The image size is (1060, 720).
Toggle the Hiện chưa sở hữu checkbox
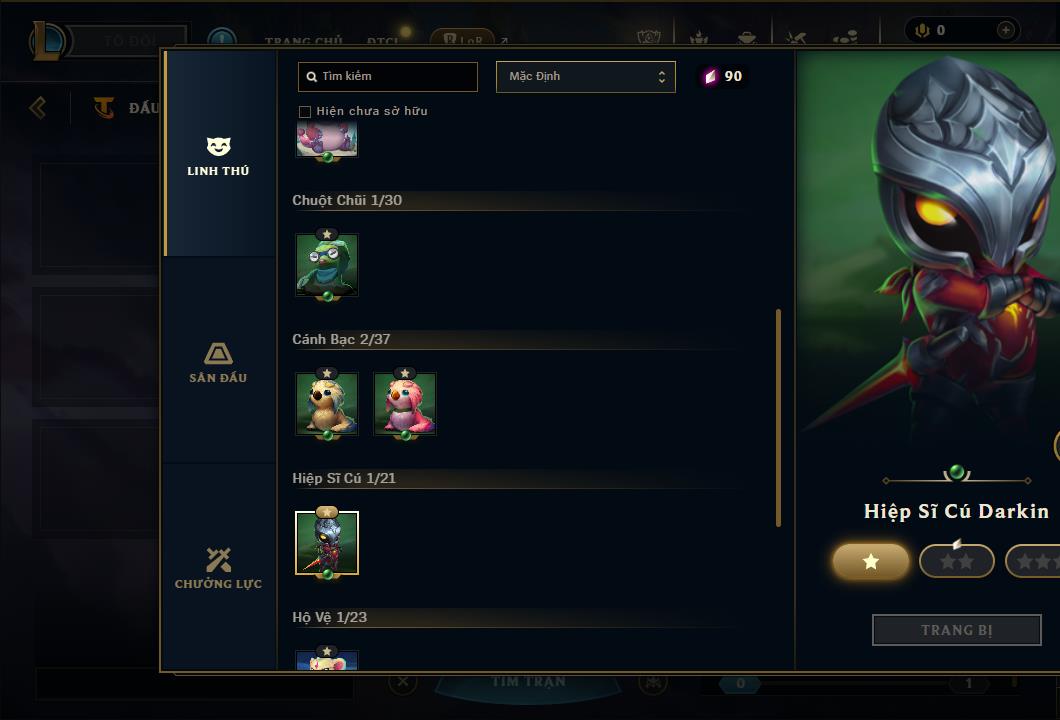coord(305,111)
